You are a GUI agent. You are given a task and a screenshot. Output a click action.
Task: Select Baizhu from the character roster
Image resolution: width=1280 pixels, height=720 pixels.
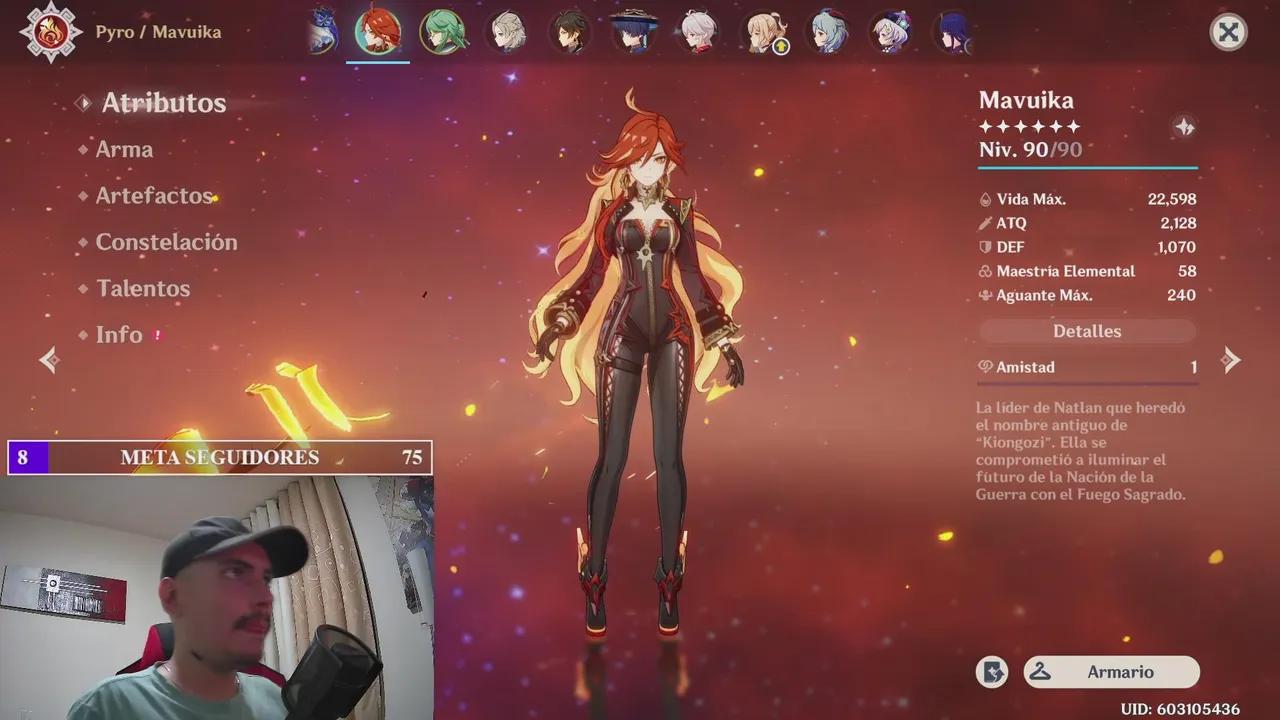click(442, 32)
